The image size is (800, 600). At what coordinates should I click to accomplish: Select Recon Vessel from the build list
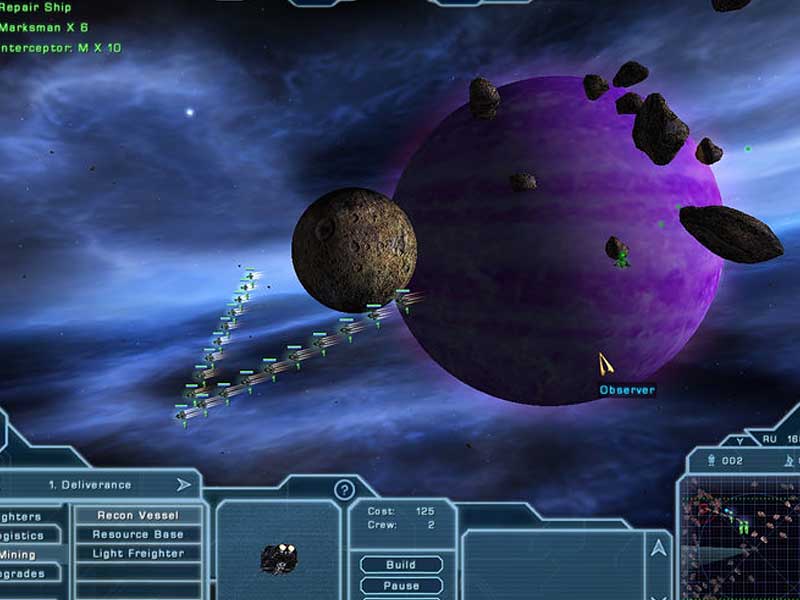tap(138, 516)
